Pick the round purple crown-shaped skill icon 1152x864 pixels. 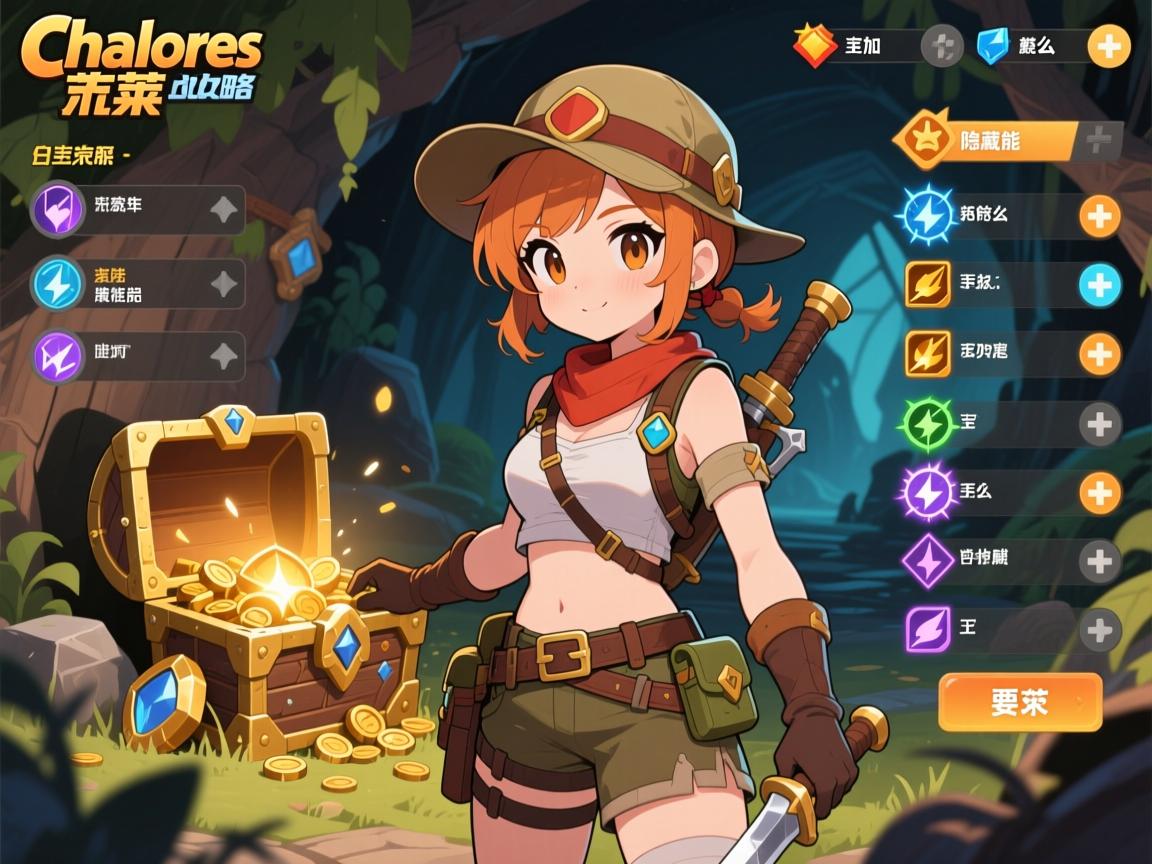pyautogui.click(x=57, y=357)
